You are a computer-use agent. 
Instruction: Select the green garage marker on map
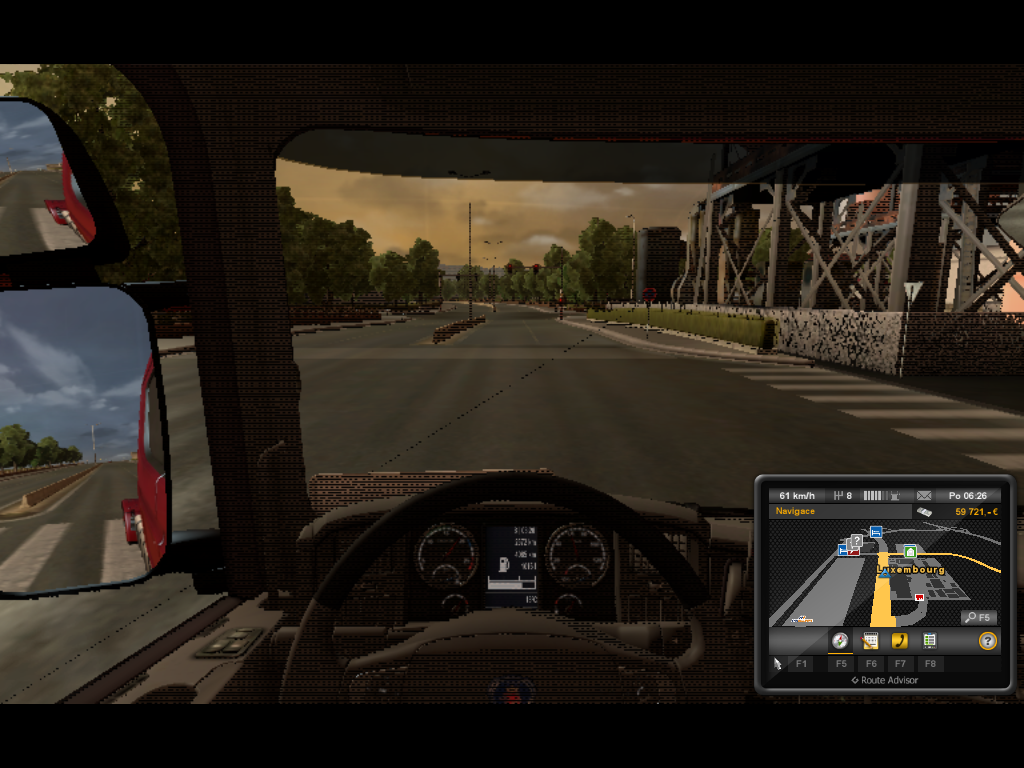coord(910,551)
